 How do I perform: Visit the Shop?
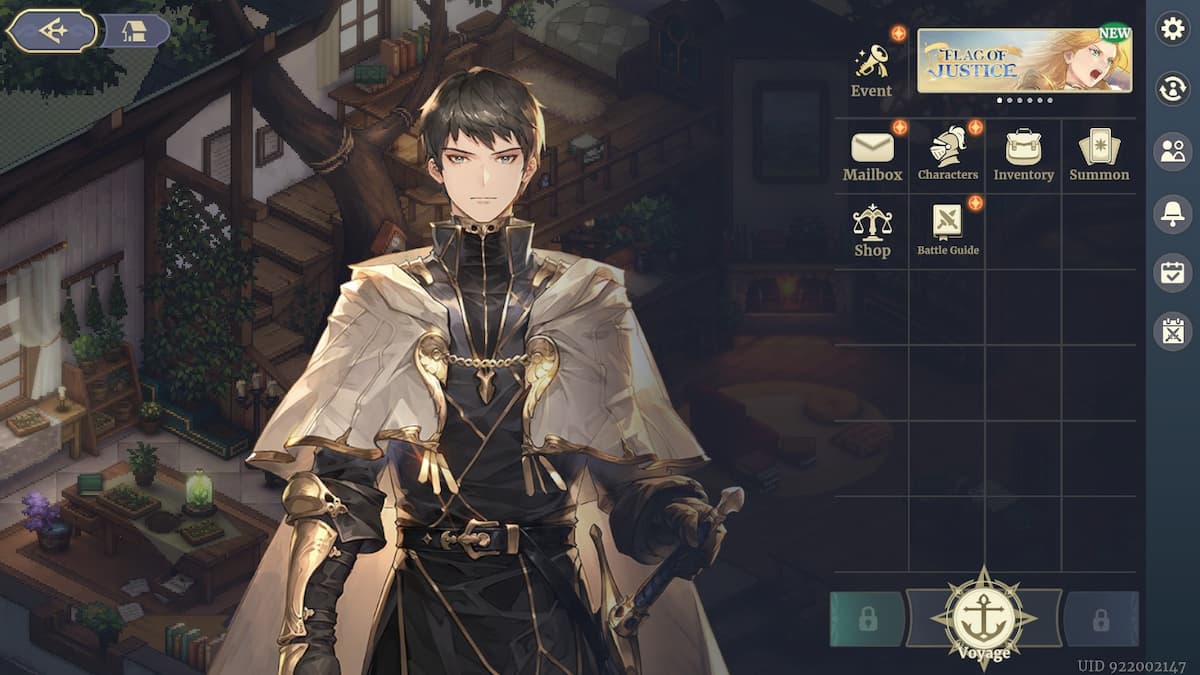(872, 232)
